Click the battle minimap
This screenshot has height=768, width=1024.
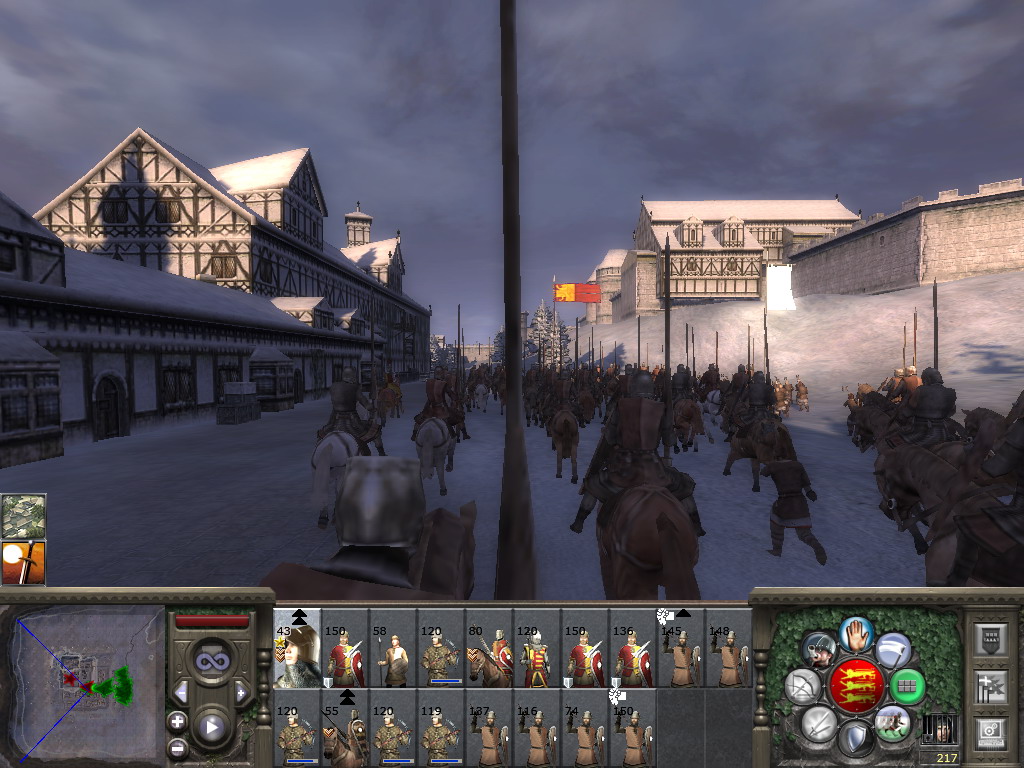click(x=84, y=685)
